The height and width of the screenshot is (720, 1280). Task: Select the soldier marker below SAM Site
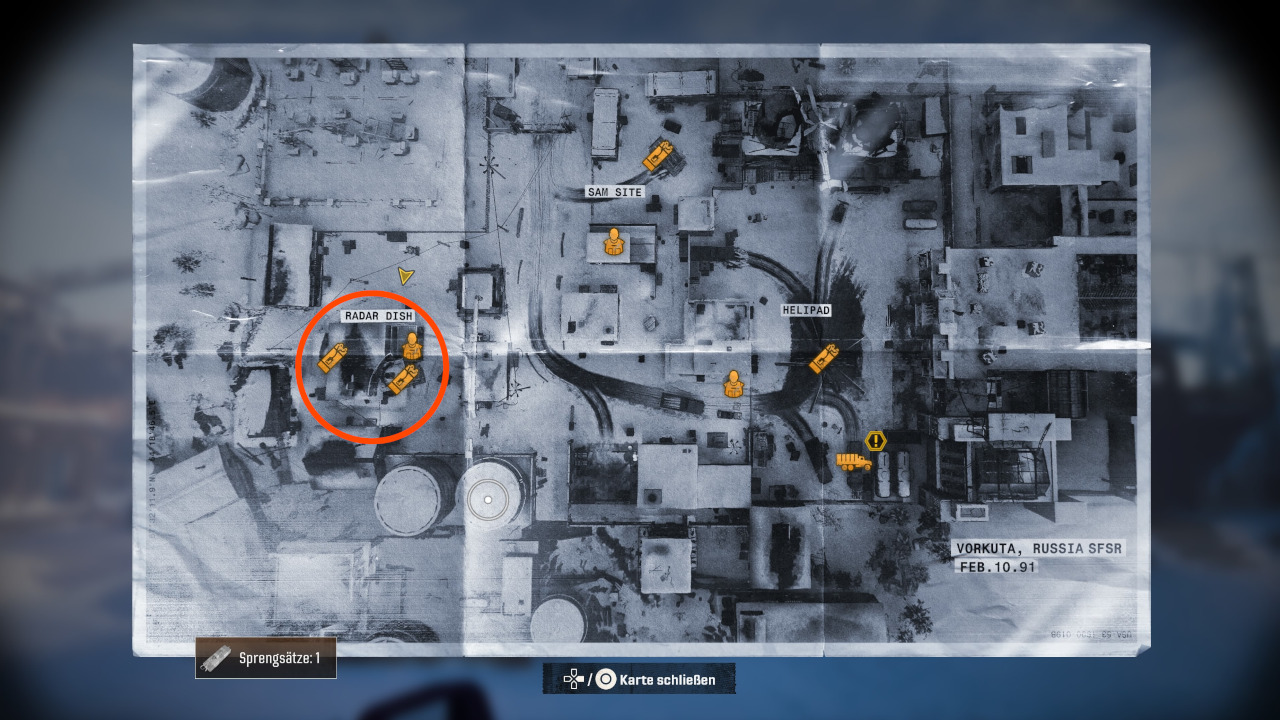click(612, 242)
